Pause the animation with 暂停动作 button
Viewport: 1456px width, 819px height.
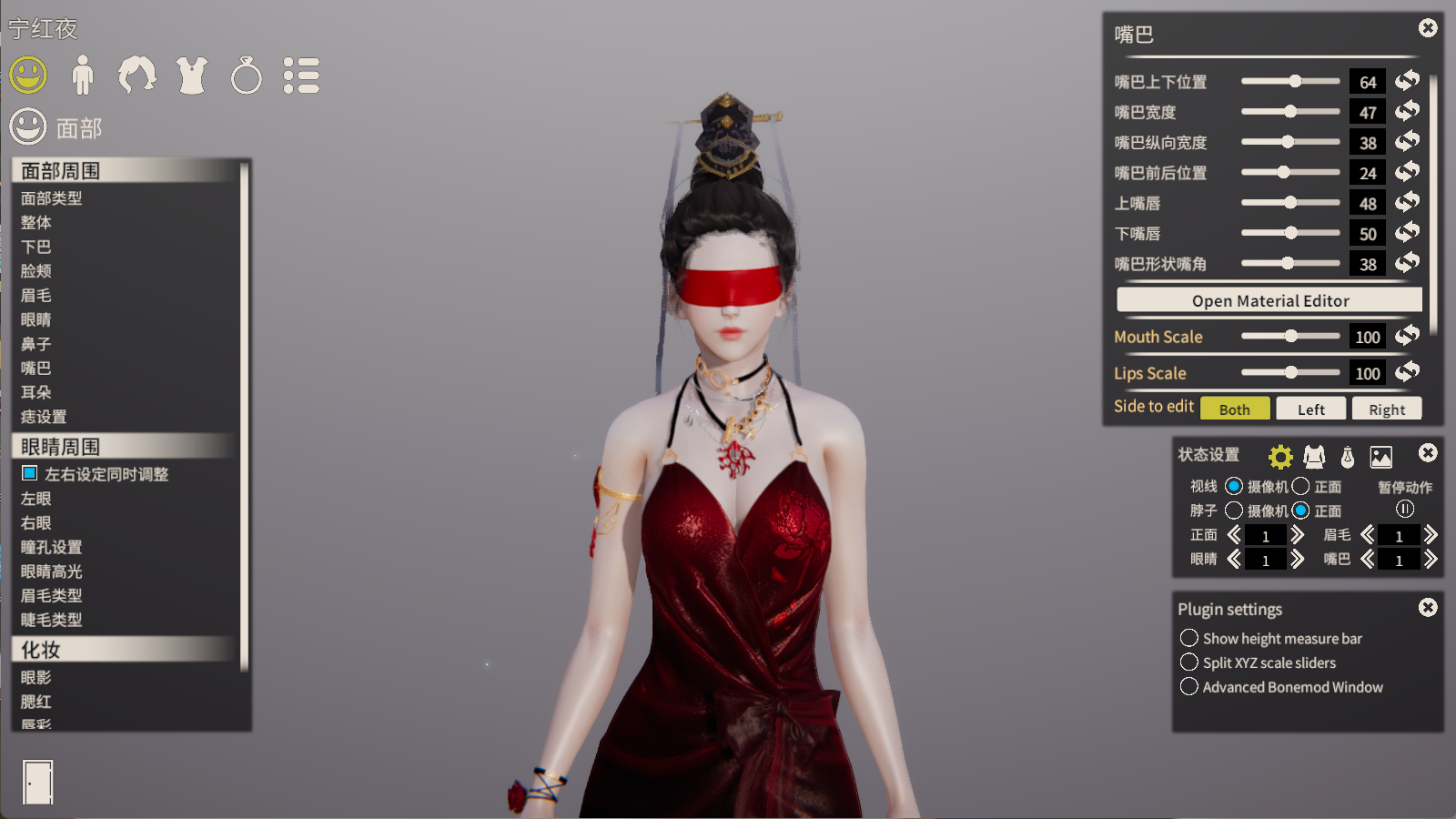coord(1405,510)
